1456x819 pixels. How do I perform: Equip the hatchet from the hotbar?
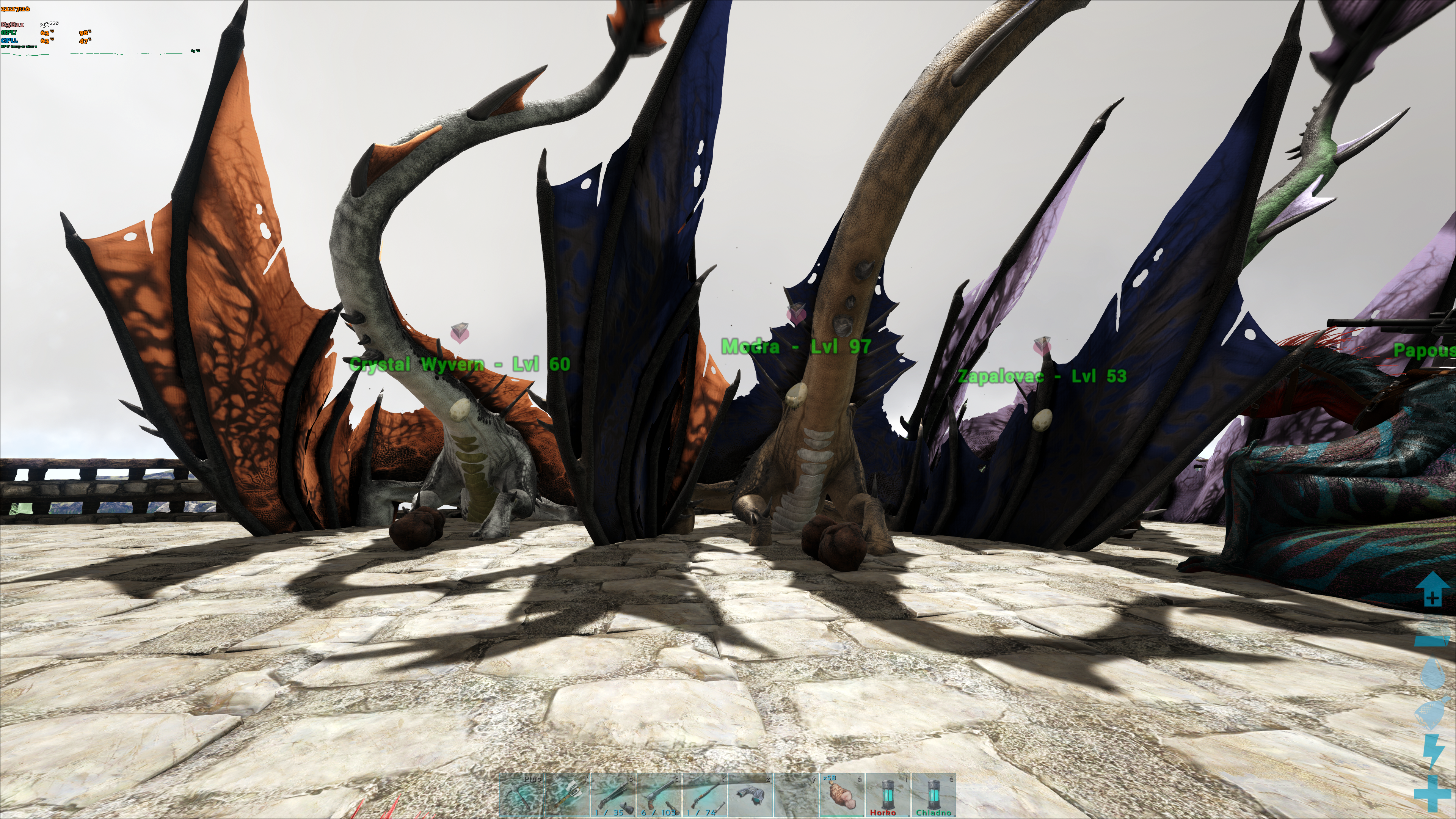tap(567, 795)
